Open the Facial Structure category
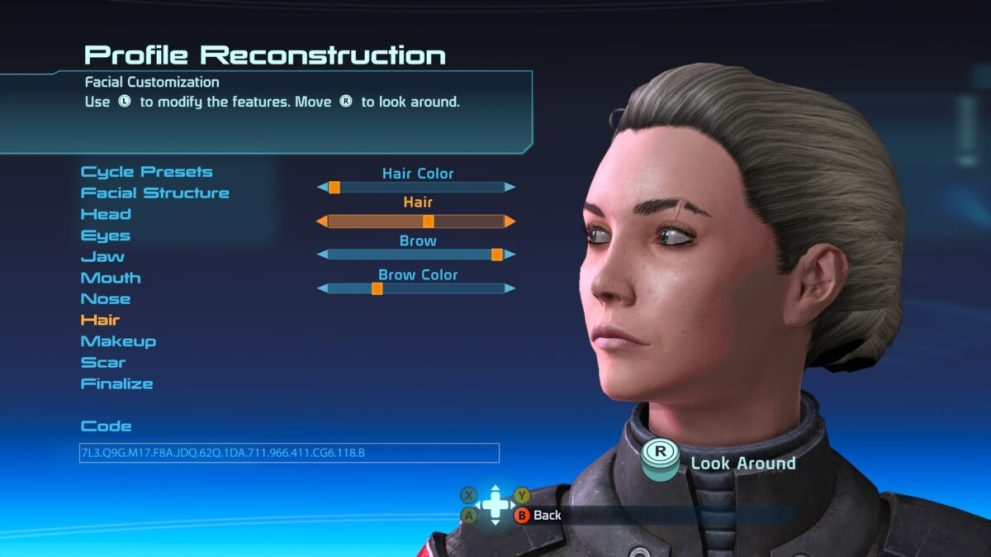The image size is (991, 557). 155,193
